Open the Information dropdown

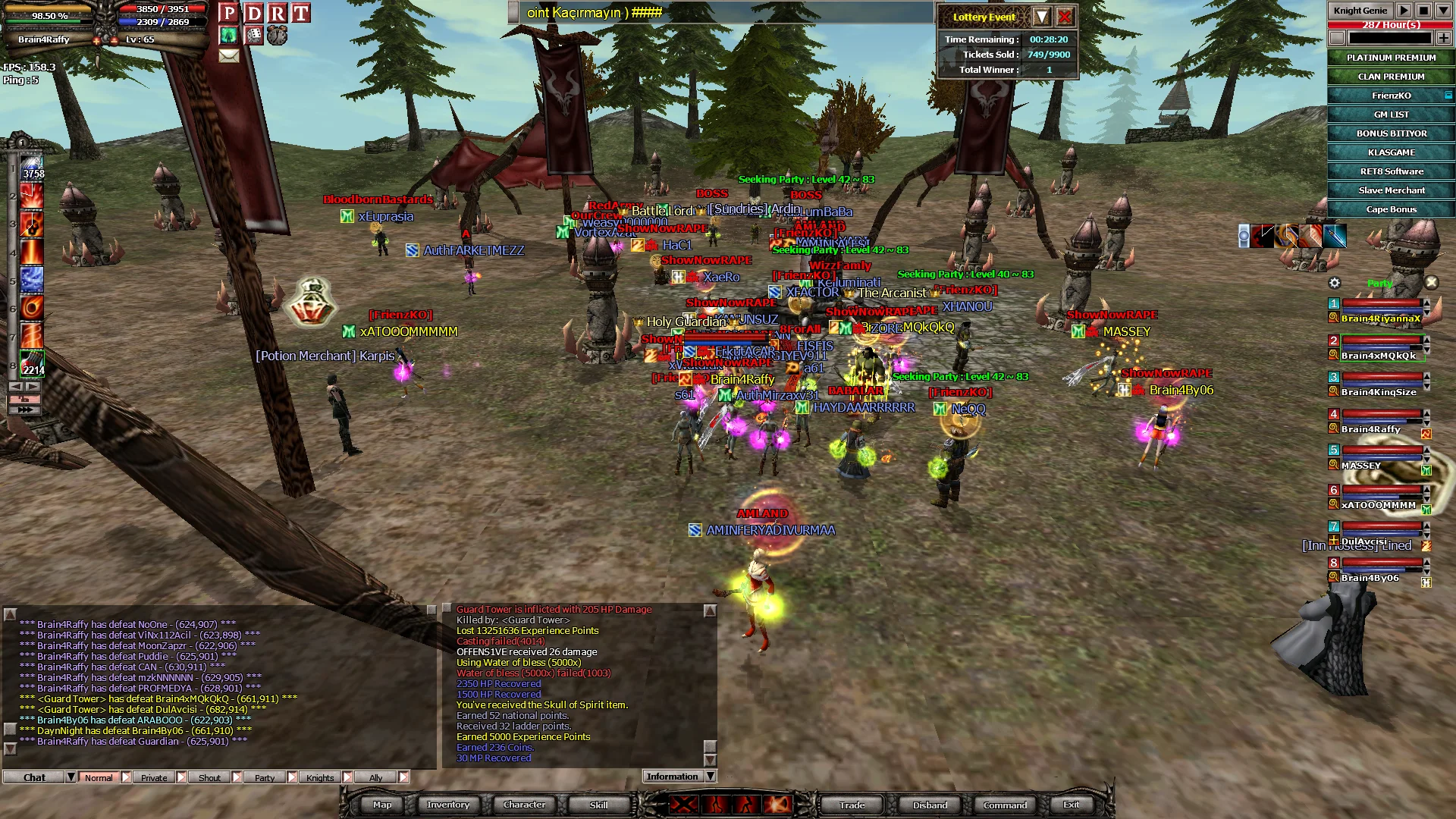pos(711,777)
